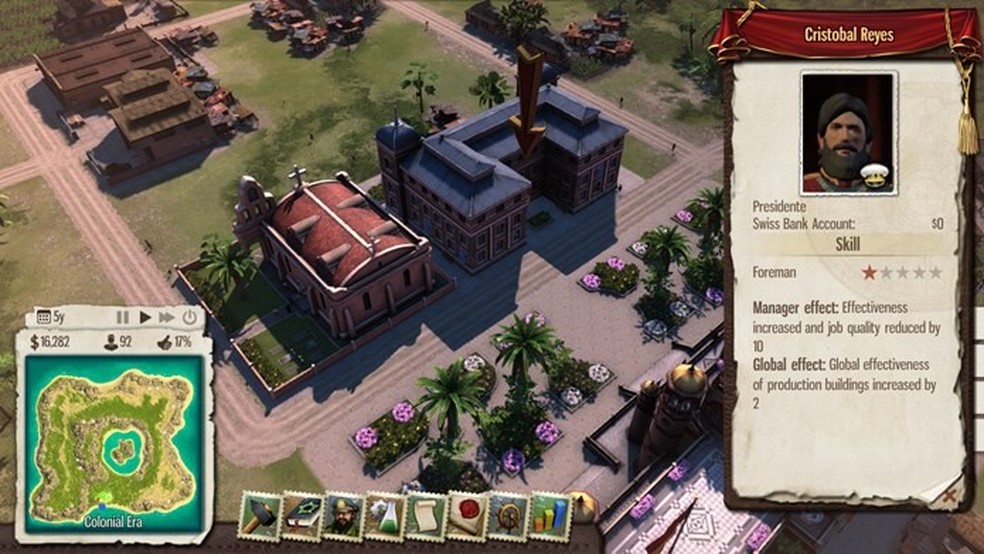This screenshot has width=984, height=554.
Task: Open the red wax seal document stamp
Action: (467, 516)
